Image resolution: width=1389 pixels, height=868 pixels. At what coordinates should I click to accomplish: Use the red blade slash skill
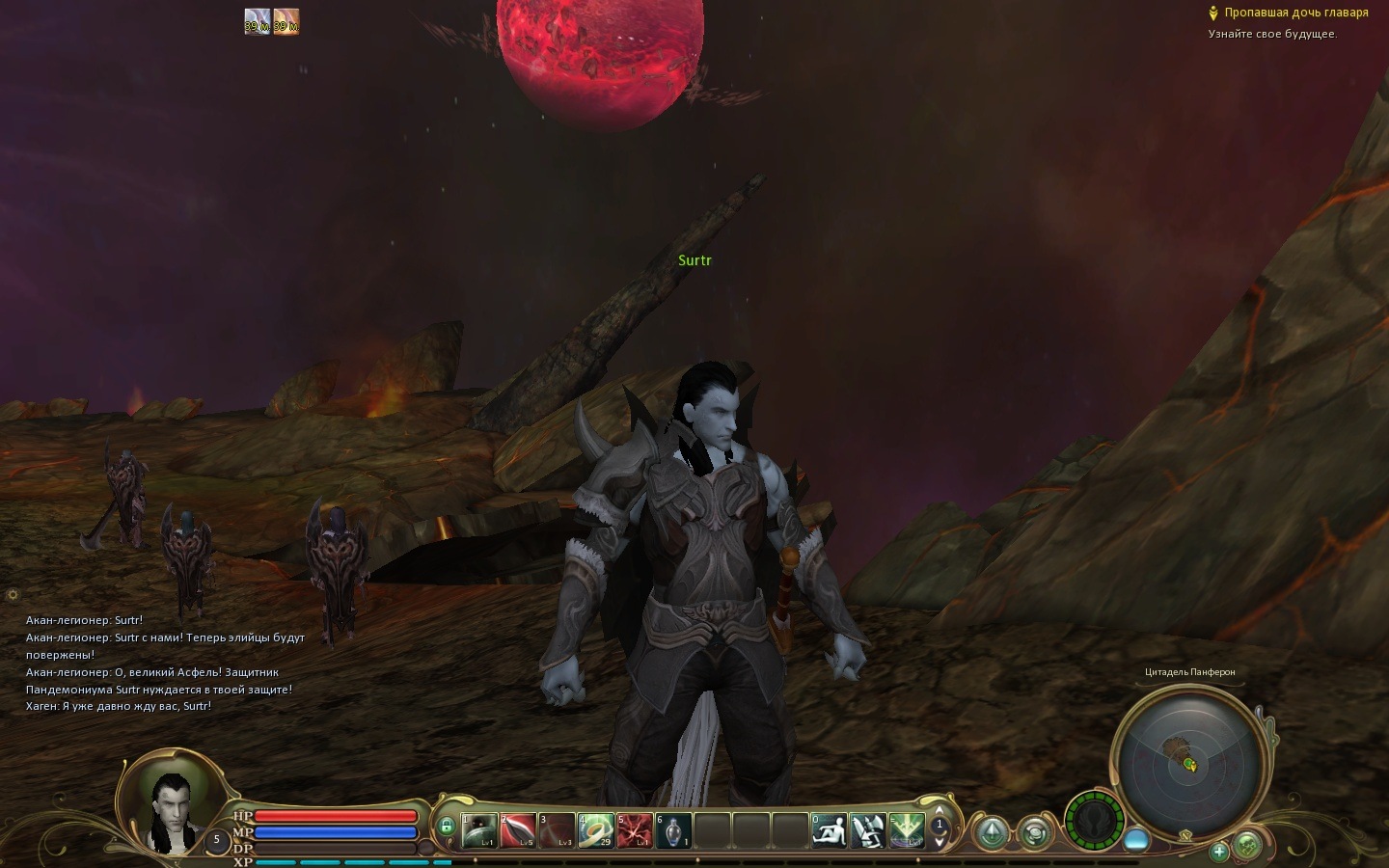pyautogui.click(x=518, y=829)
